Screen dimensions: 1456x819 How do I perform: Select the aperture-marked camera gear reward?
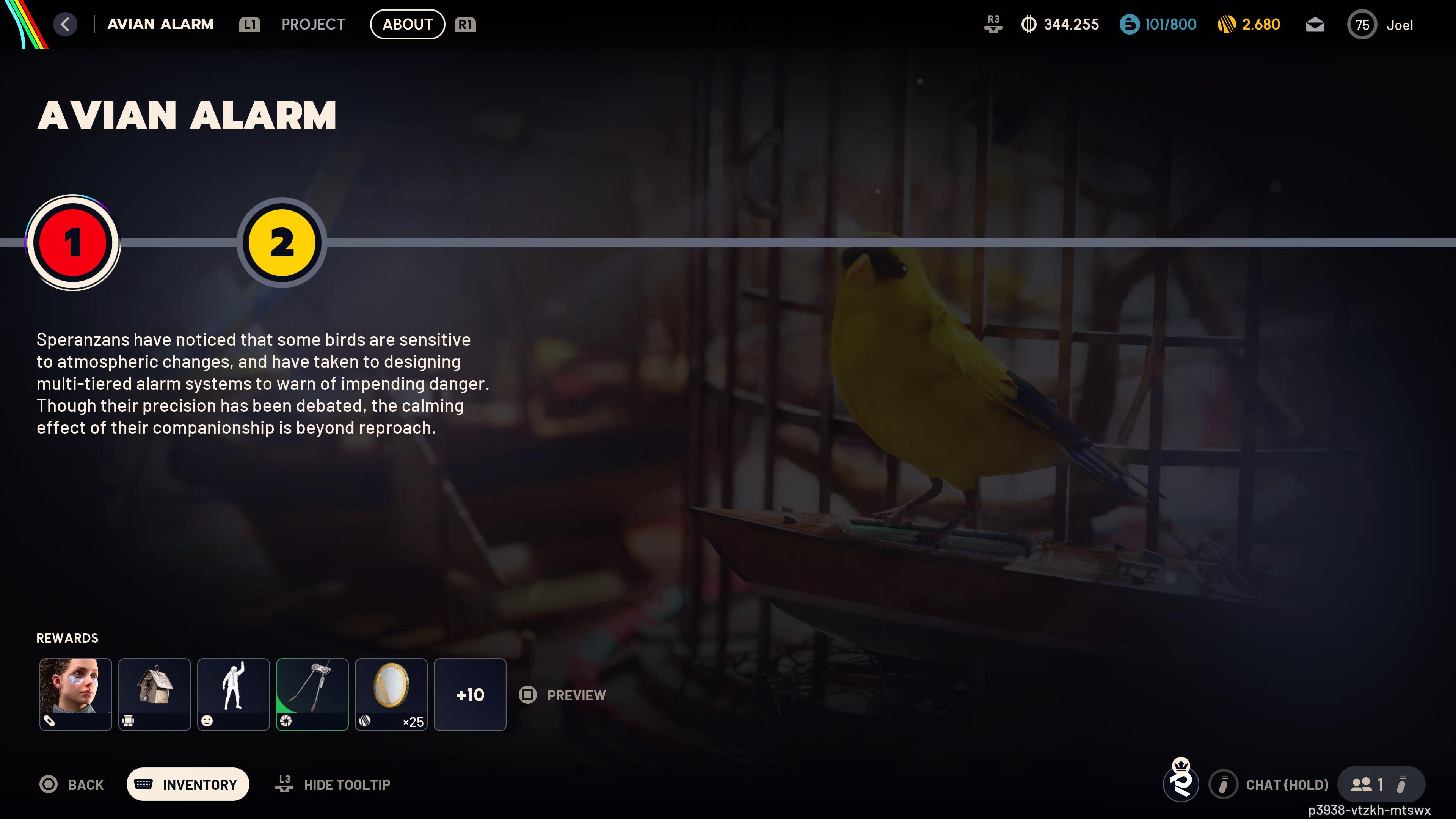tap(312, 694)
